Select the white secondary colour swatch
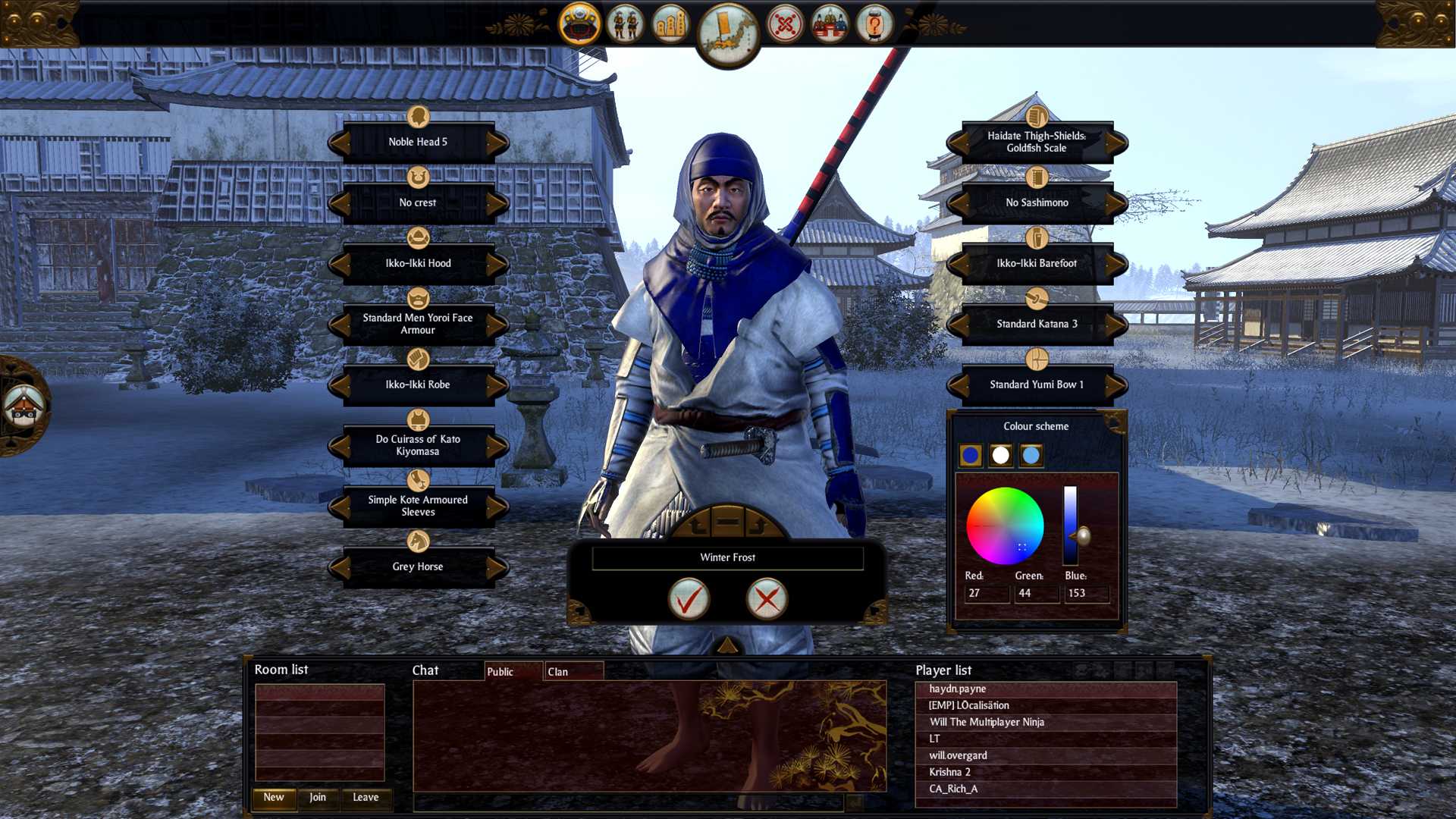This screenshot has height=819, width=1456. tap(1003, 455)
